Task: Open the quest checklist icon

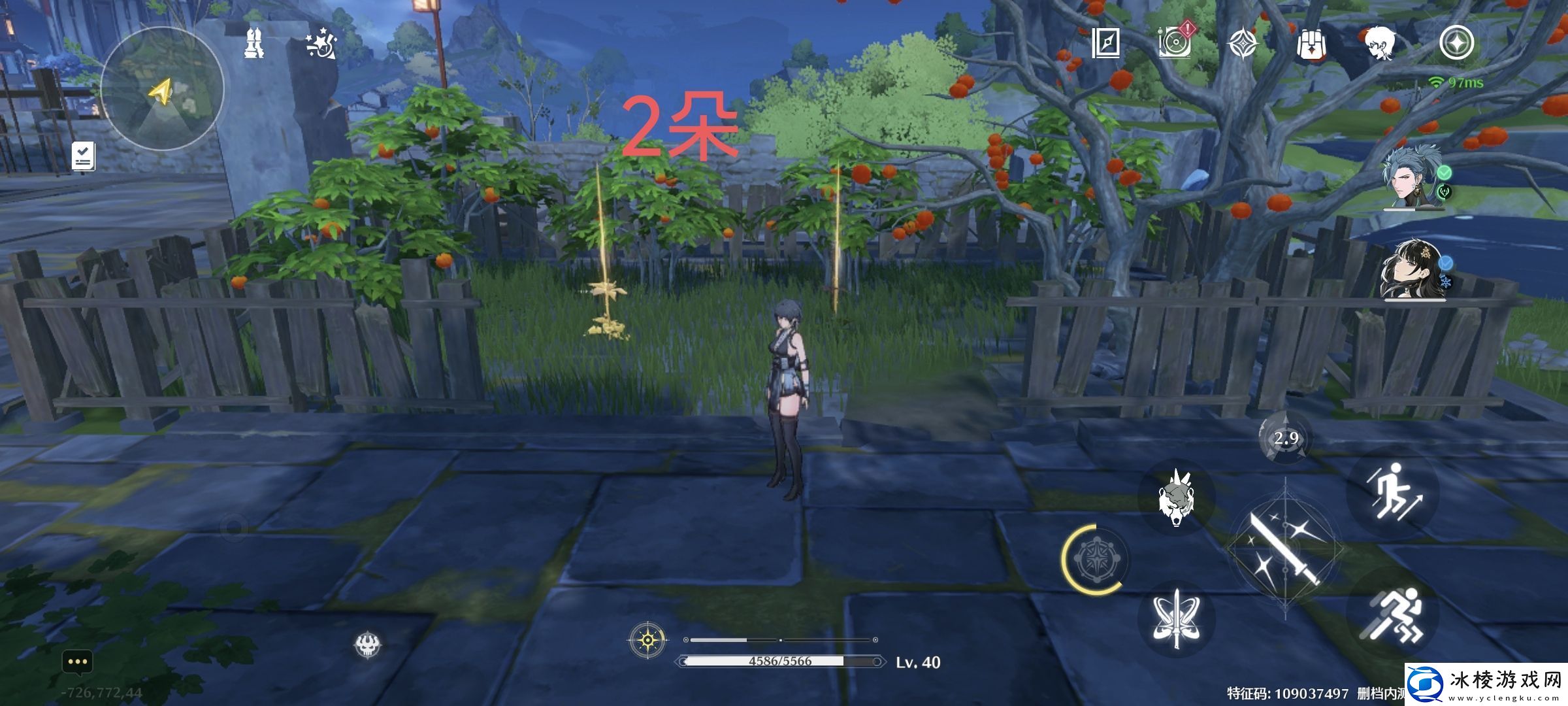Action: [x=83, y=157]
